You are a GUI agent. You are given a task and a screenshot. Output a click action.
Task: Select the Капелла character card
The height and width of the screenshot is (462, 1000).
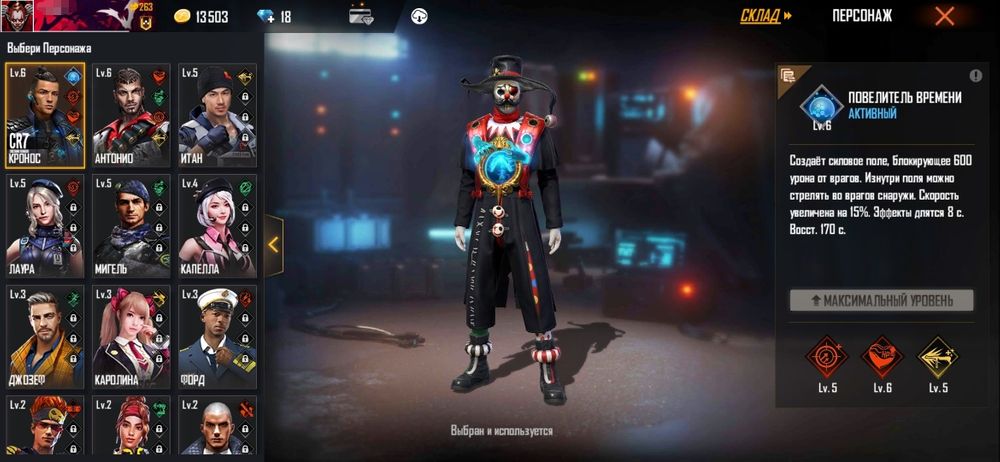click(217, 225)
